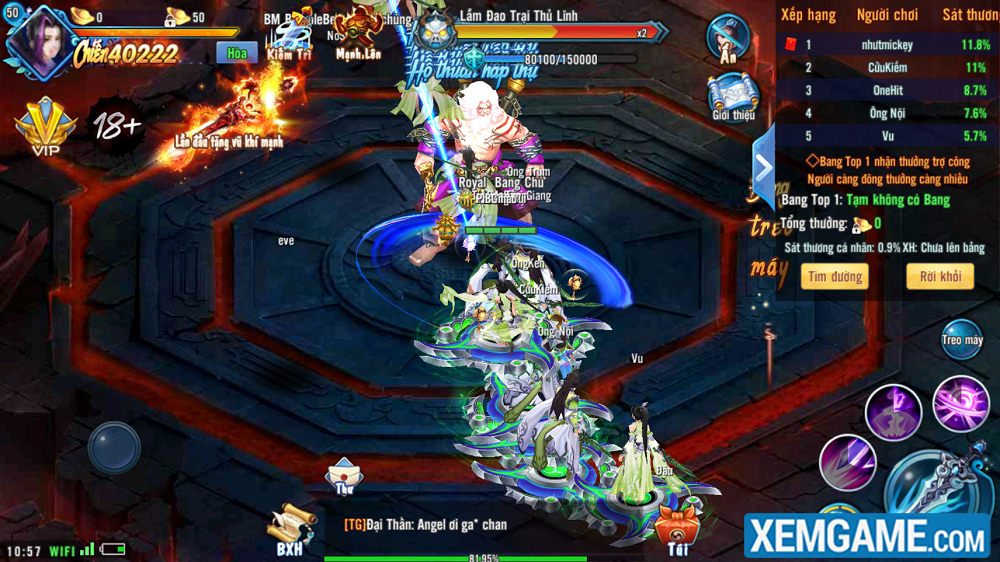Viewport: 1000px width, 562px height.
Task: Open the Mạnh Lên power-up icon
Action: pos(361,33)
